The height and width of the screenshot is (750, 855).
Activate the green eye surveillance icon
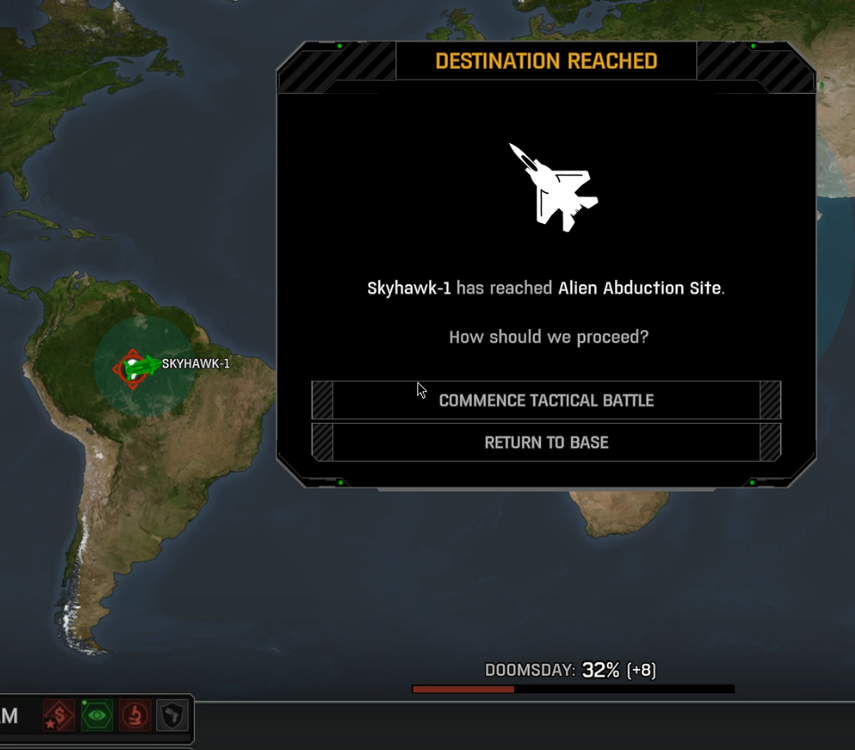coord(97,716)
